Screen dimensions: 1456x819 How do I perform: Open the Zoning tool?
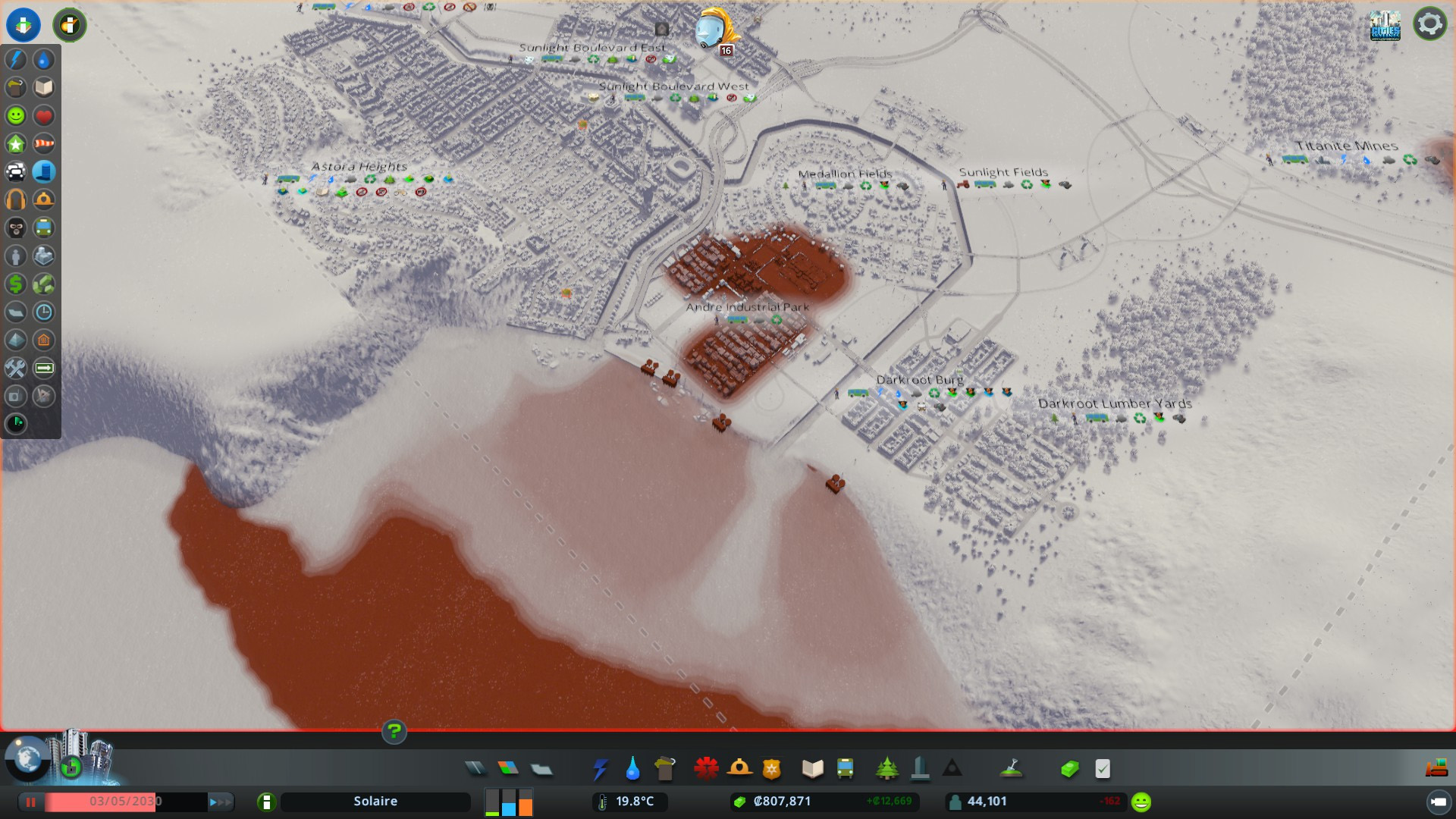508,769
